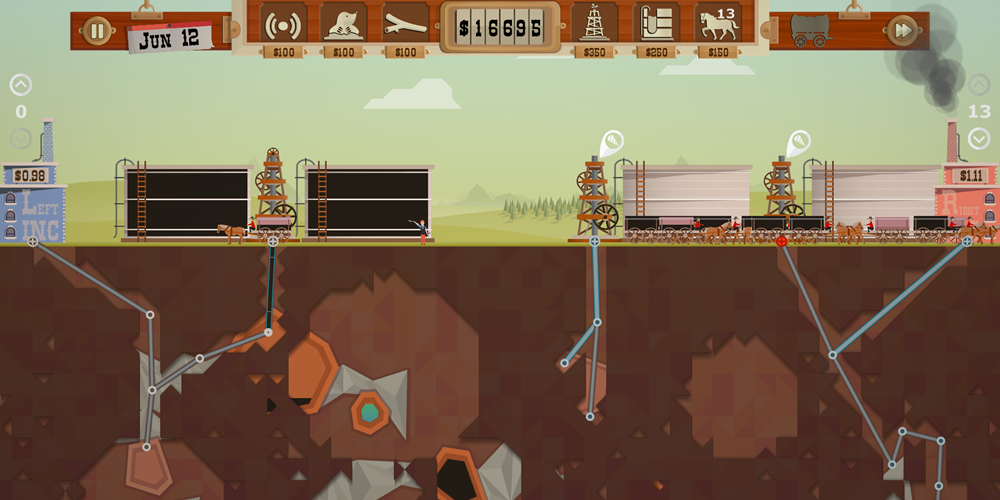
Task: Select the $100 dowsing branch tool
Action: click(405, 24)
